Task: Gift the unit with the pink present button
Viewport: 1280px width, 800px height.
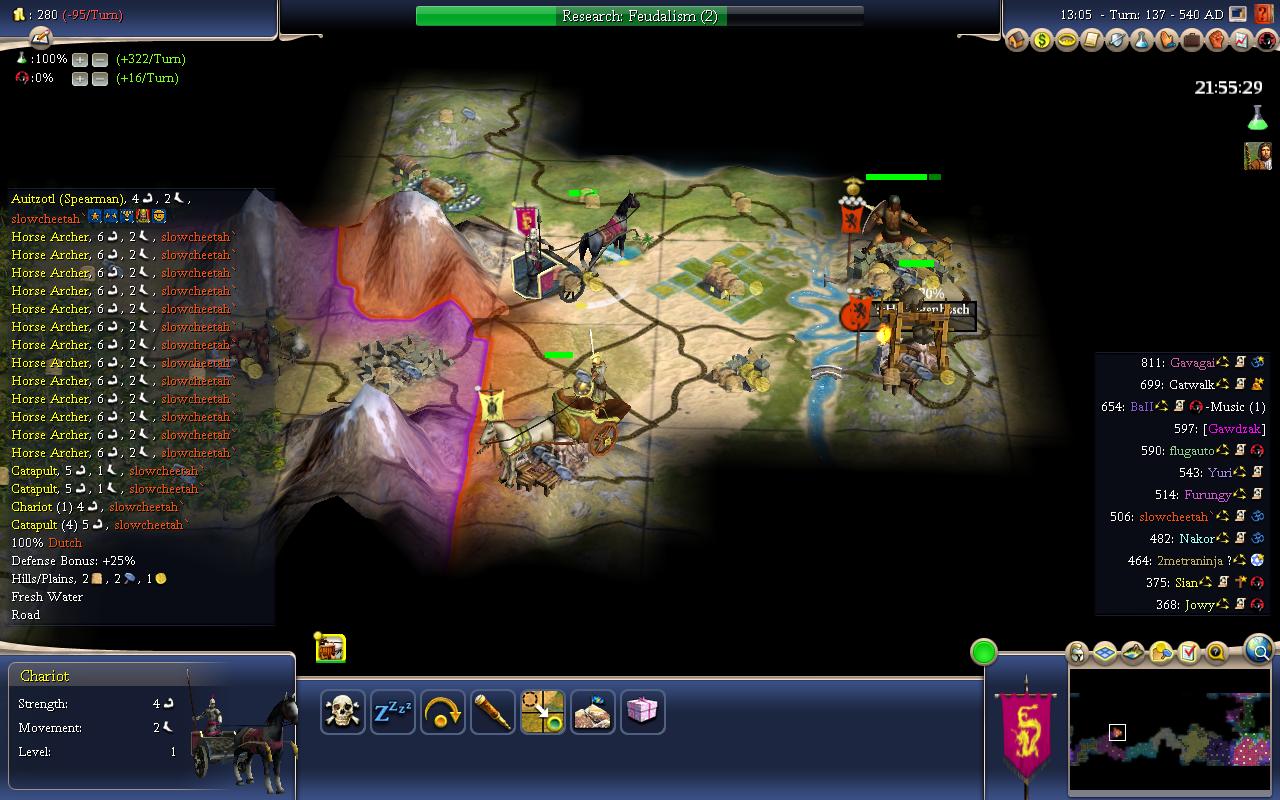Action: [642, 712]
